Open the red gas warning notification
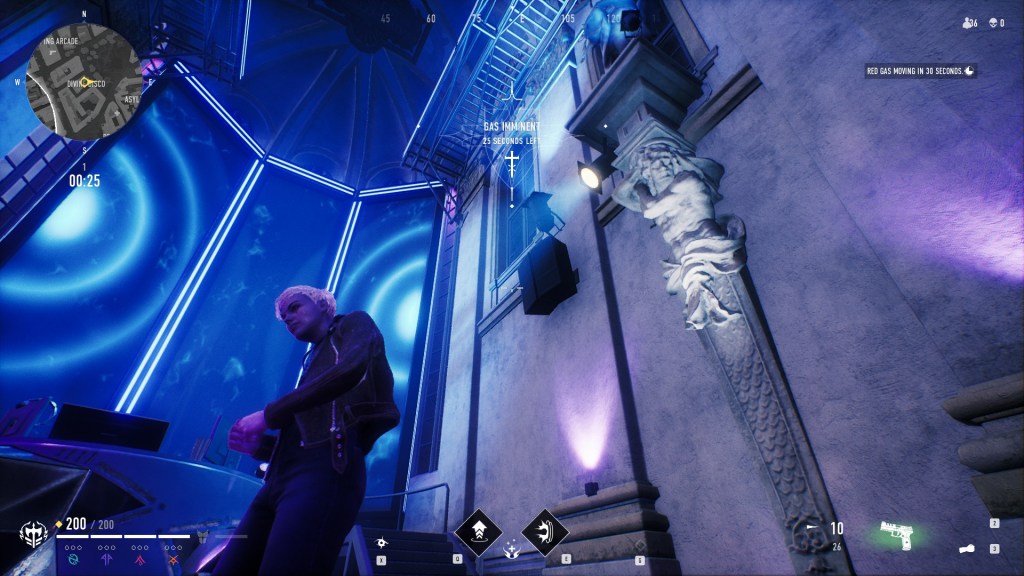Image resolution: width=1024 pixels, height=576 pixels. (920, 70)
